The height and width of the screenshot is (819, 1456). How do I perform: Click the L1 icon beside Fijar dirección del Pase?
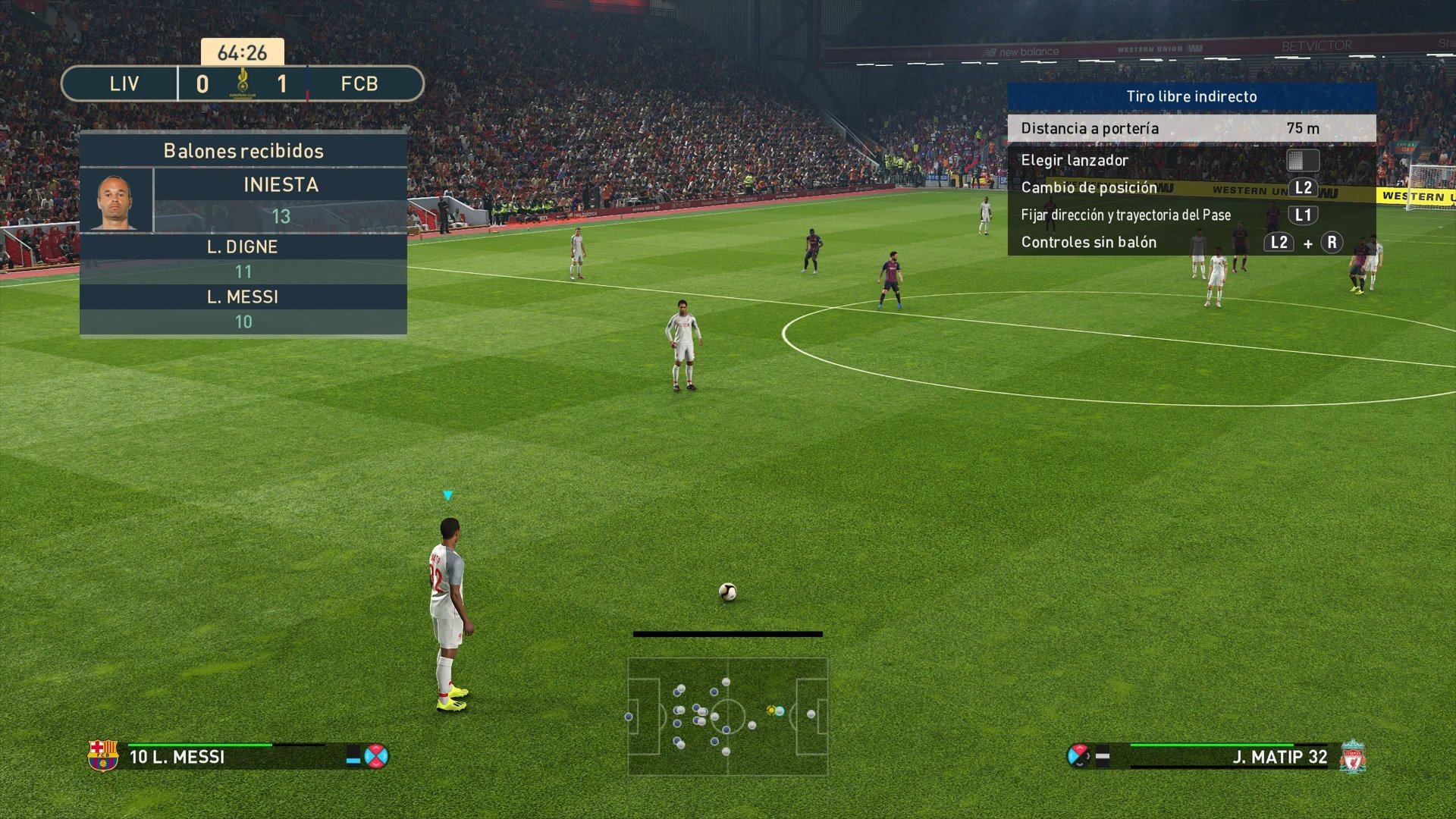1303,215
